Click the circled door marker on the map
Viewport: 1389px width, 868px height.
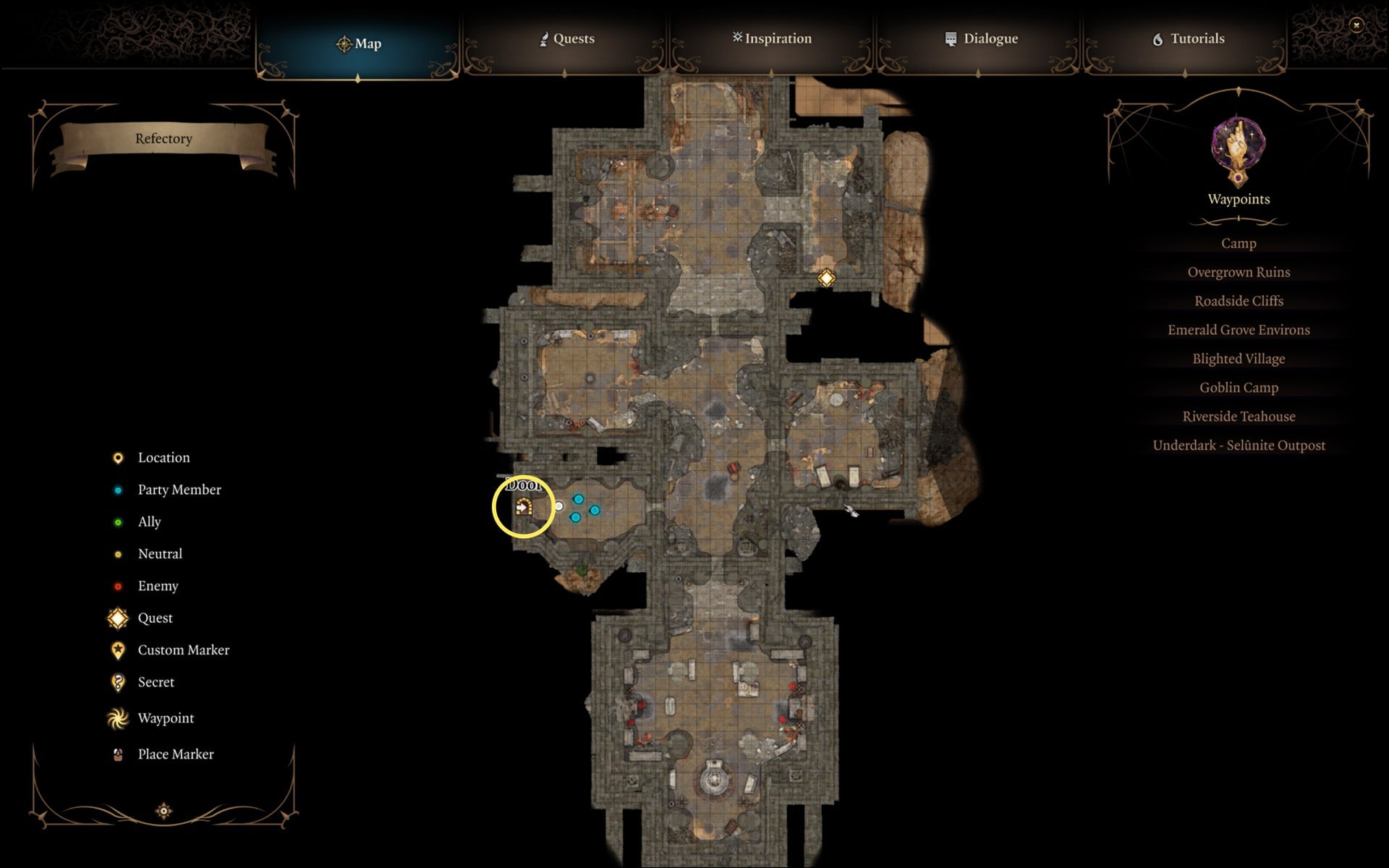[525, 507]
